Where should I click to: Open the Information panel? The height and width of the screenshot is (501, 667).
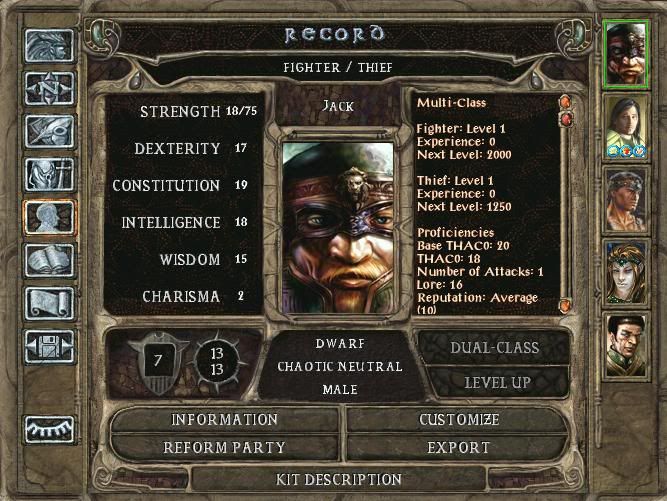click(x=225, y=420)
